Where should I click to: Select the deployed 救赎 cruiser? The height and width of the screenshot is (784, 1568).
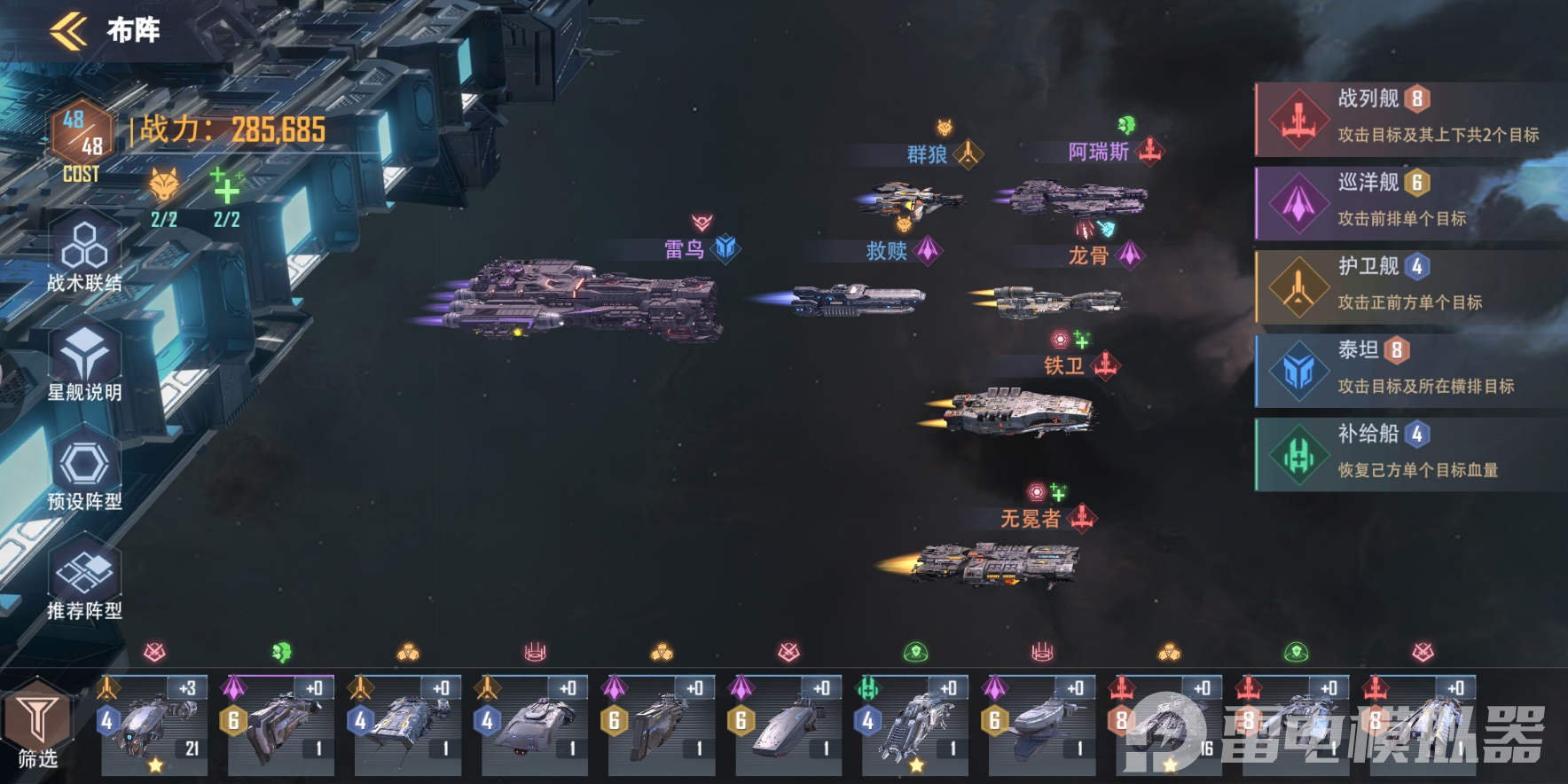856,300
